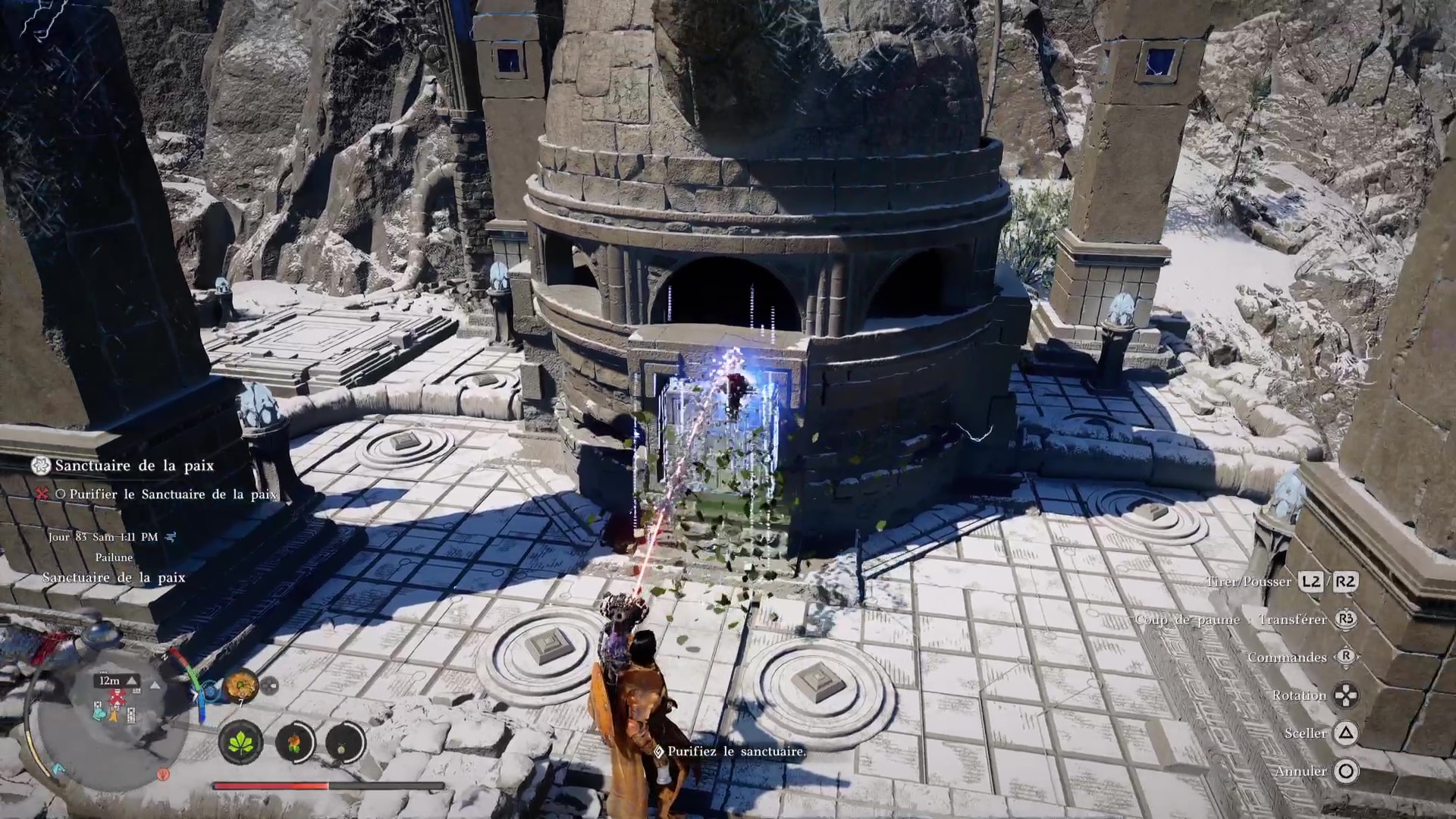Use the orange healing item with count 7
The width and height of the screenshot is (1456, 819).
coord(241,686)
